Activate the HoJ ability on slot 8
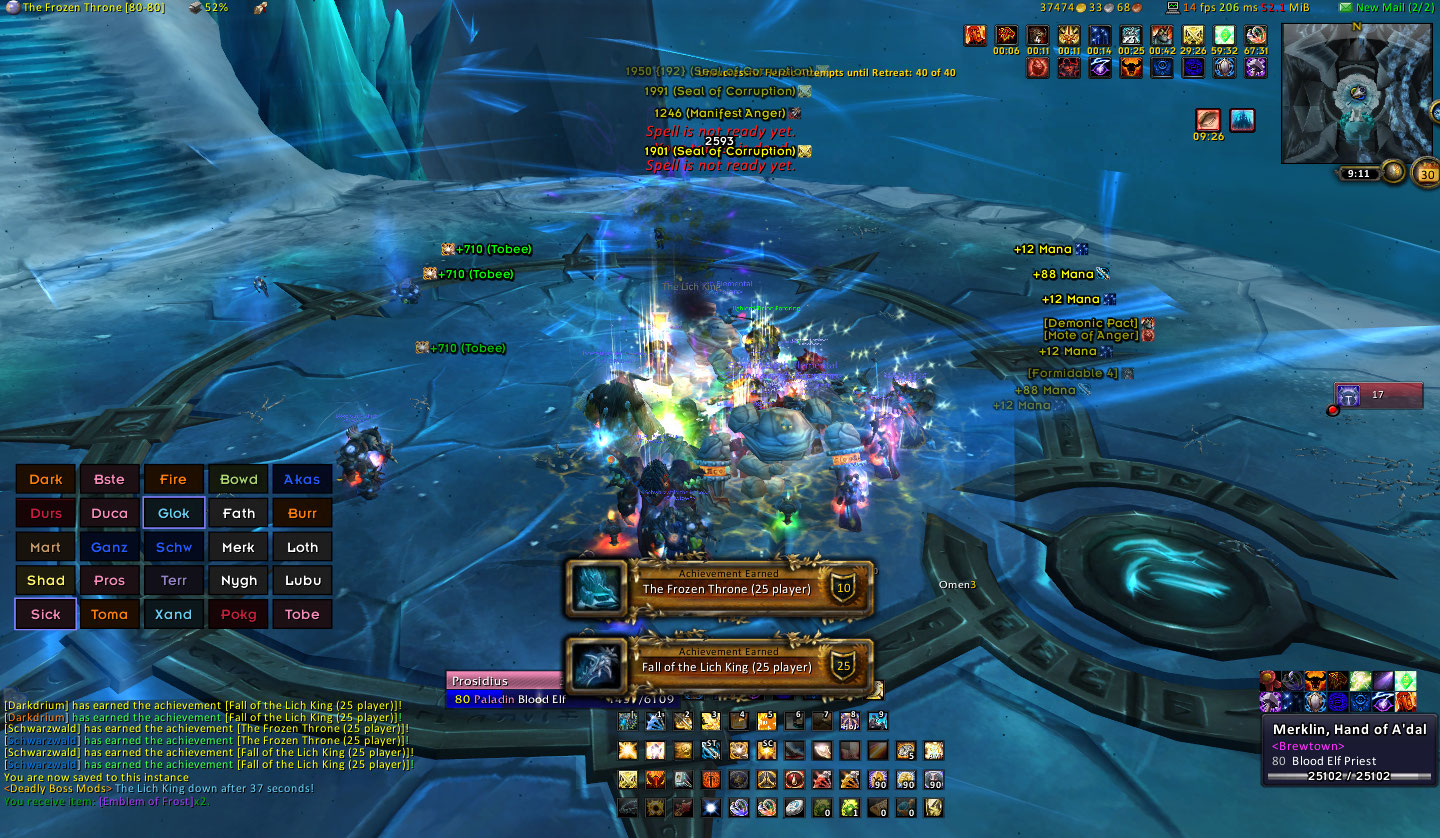Viewport: 1440px width, 838px height. click(850, 720)
